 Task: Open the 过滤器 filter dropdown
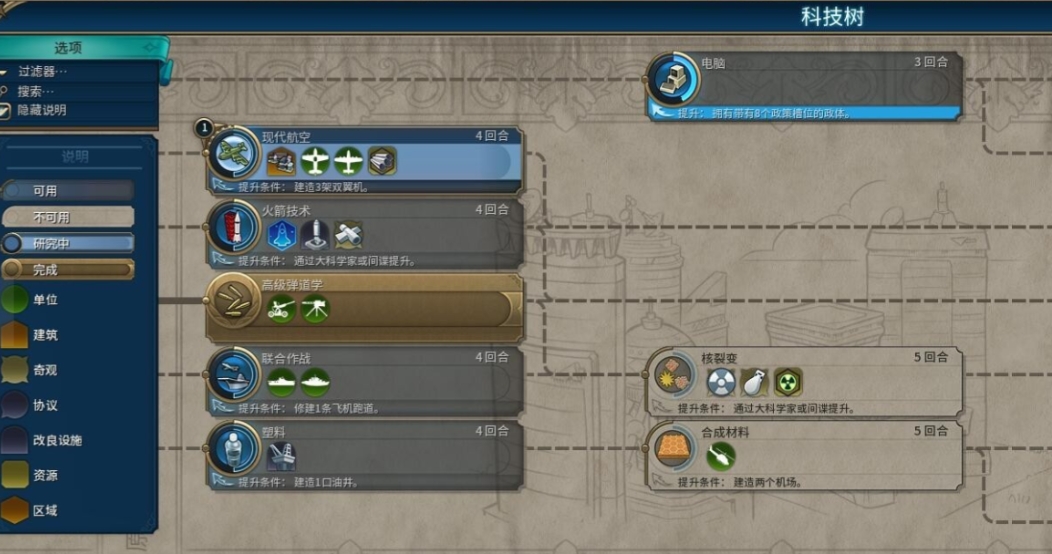(x=44, y=71)
